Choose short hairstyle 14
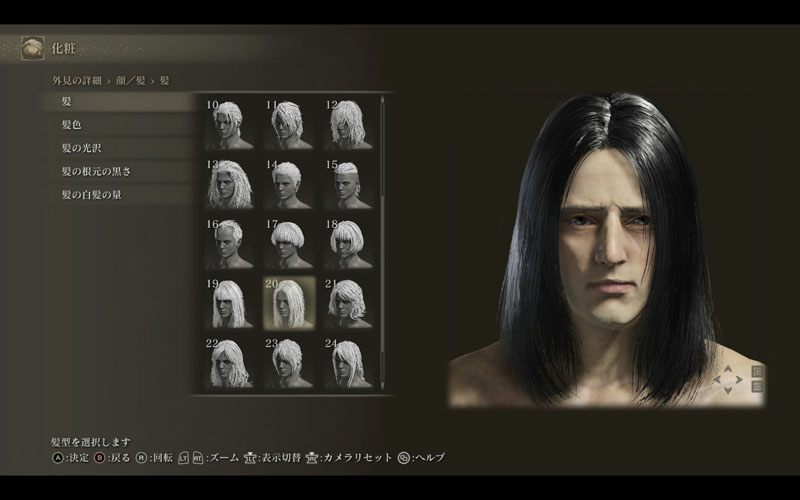 (x=289, y=184)
